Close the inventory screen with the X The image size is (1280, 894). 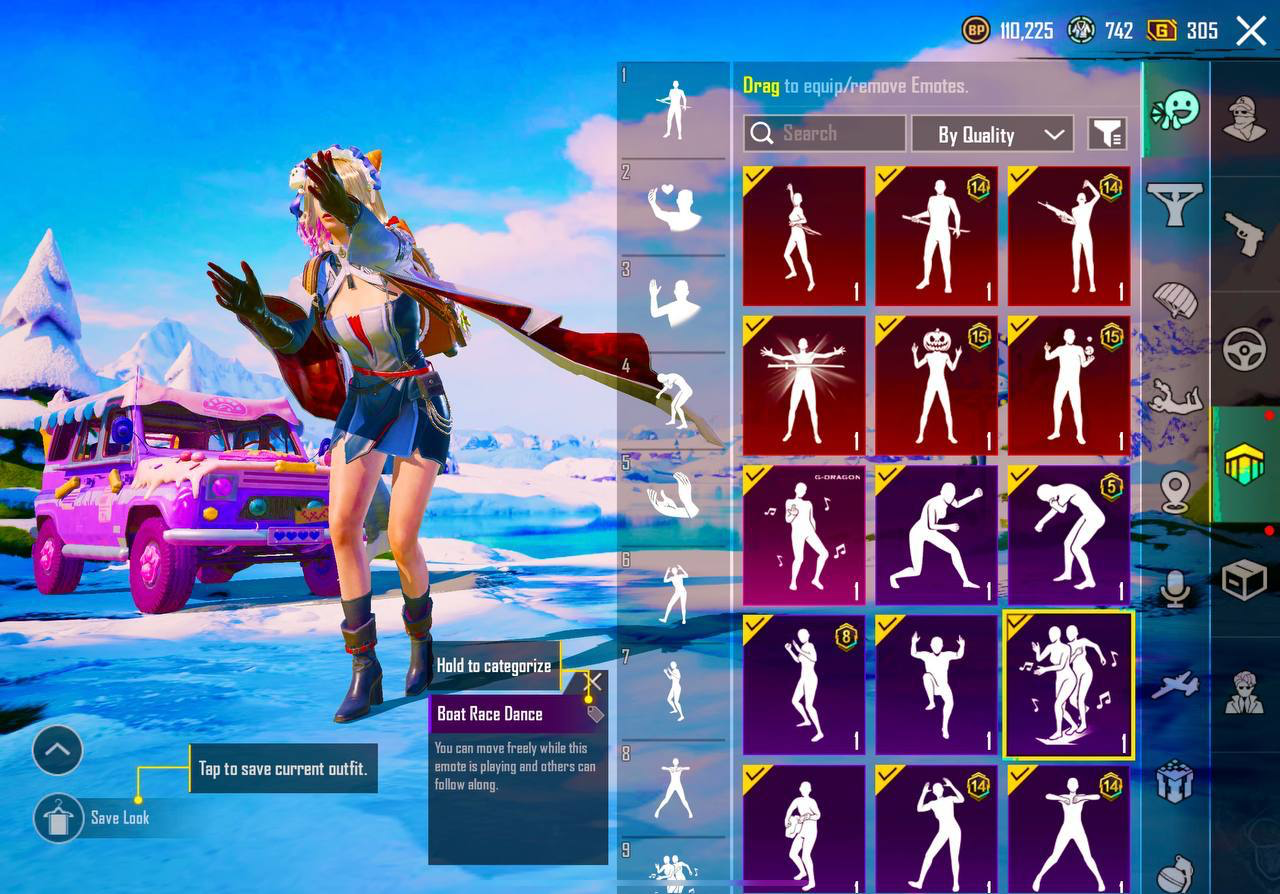[x=1251, y=31]
